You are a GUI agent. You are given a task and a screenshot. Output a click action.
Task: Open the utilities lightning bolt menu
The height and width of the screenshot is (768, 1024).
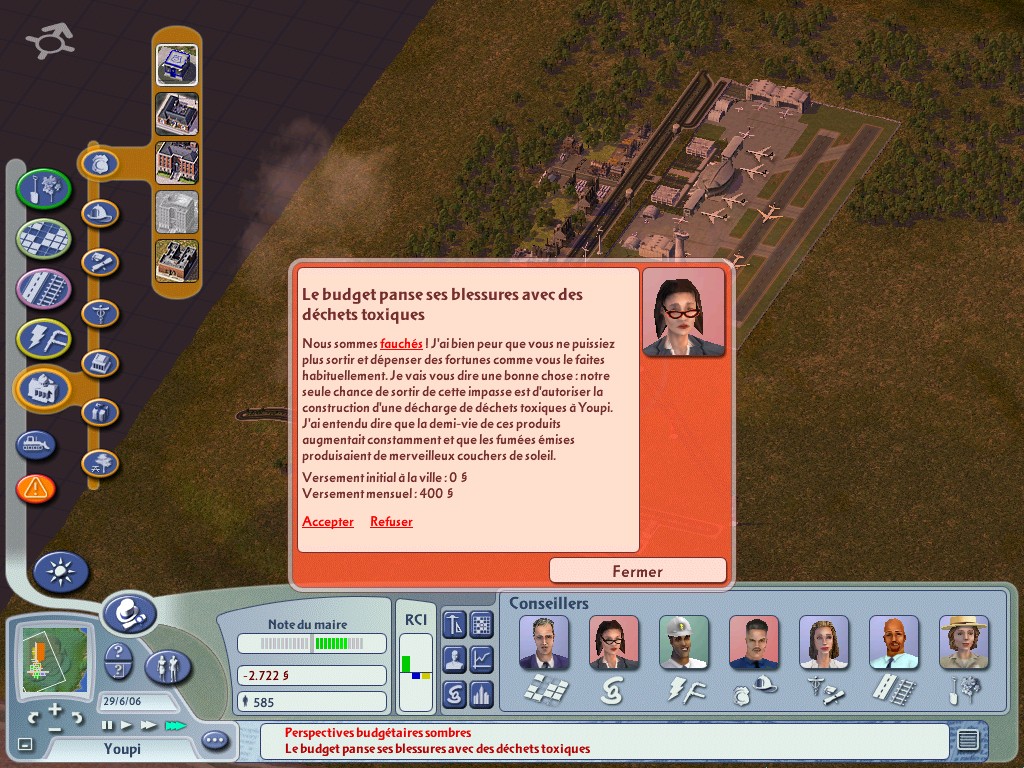click(44, 338)
